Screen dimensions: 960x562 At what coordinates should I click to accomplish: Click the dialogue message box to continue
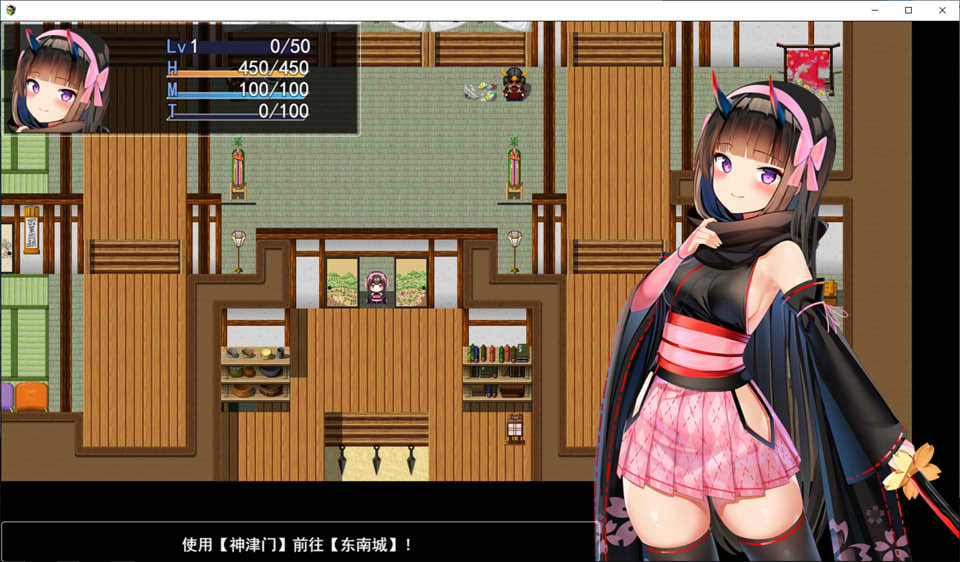tap(298, 543)
